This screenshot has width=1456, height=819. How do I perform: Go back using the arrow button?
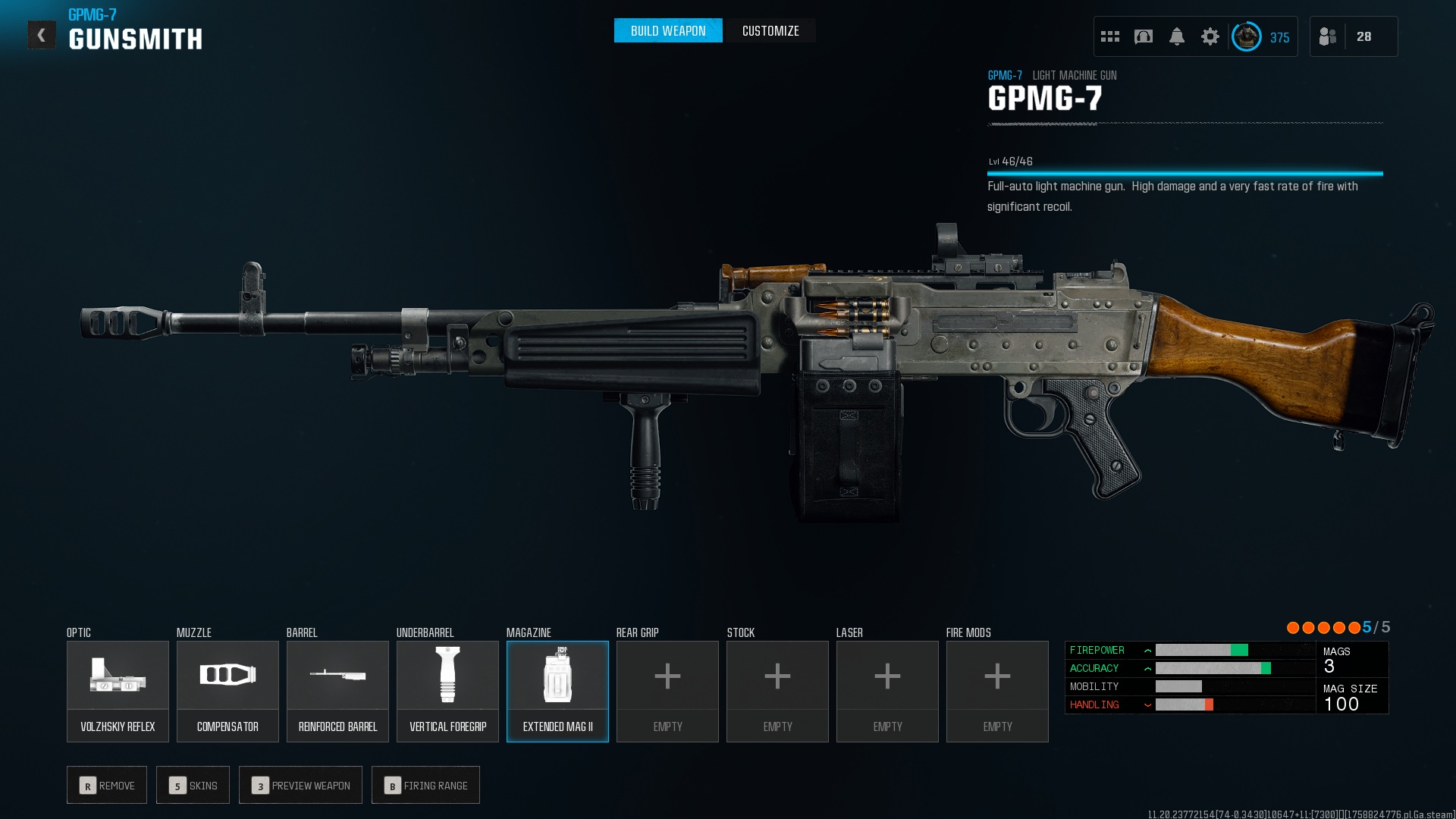click(42, 35)
